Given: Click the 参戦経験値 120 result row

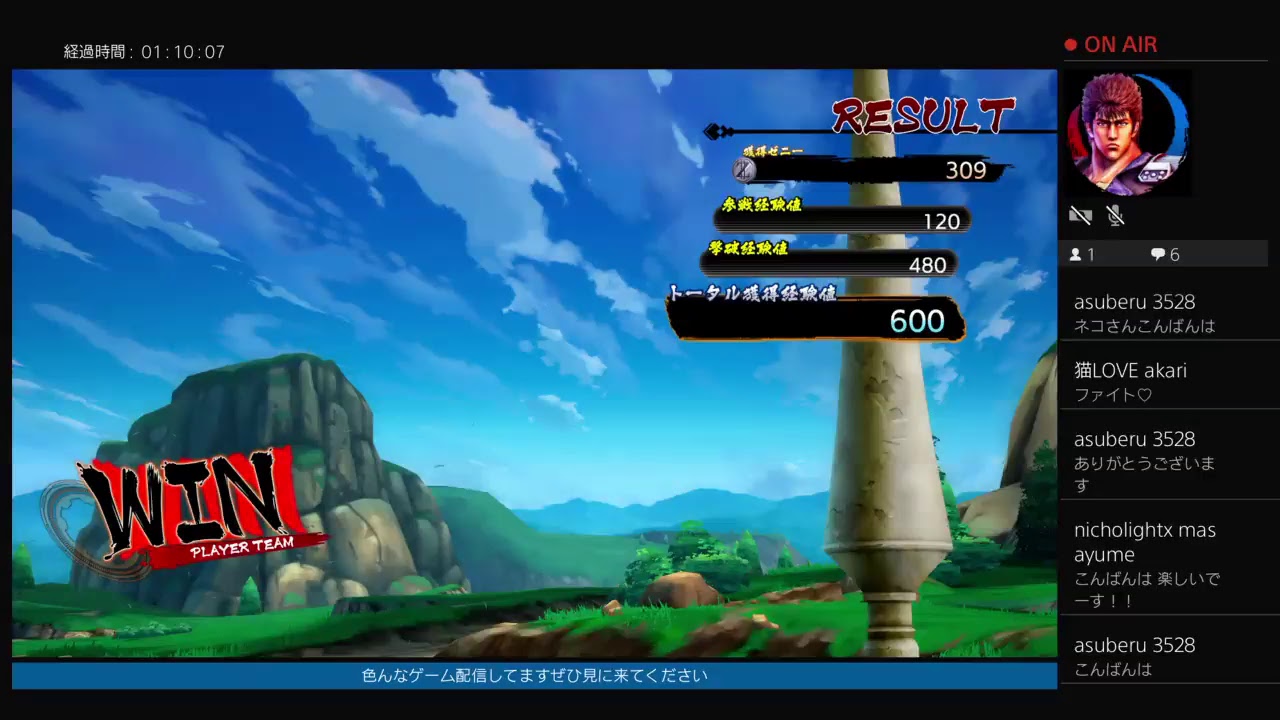Looking at the screenshot, I should click(840, 219).
